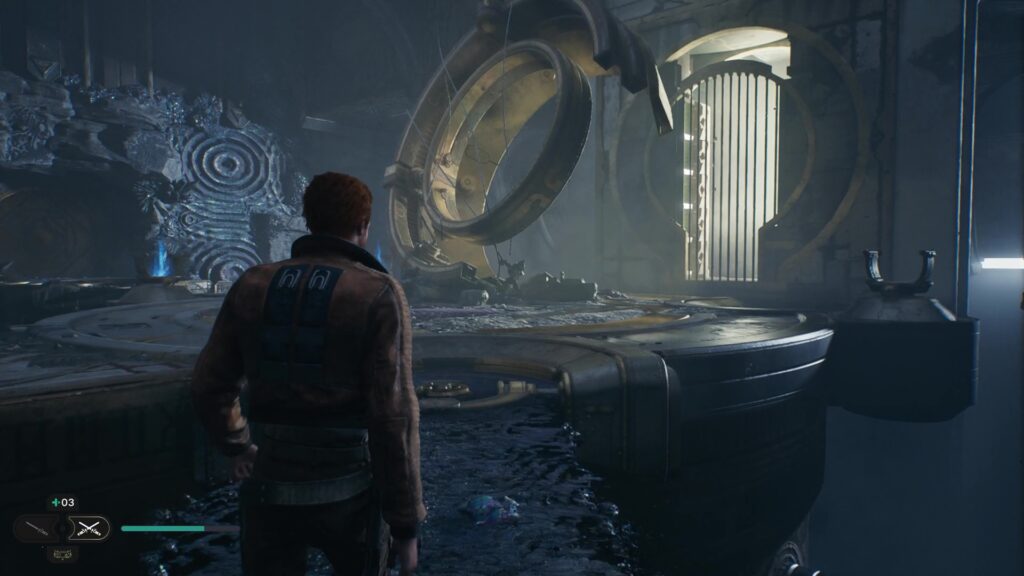Screen dimensions: 1024x576
Task: Click the small droid icon below stances
Action: coord(62,553)
